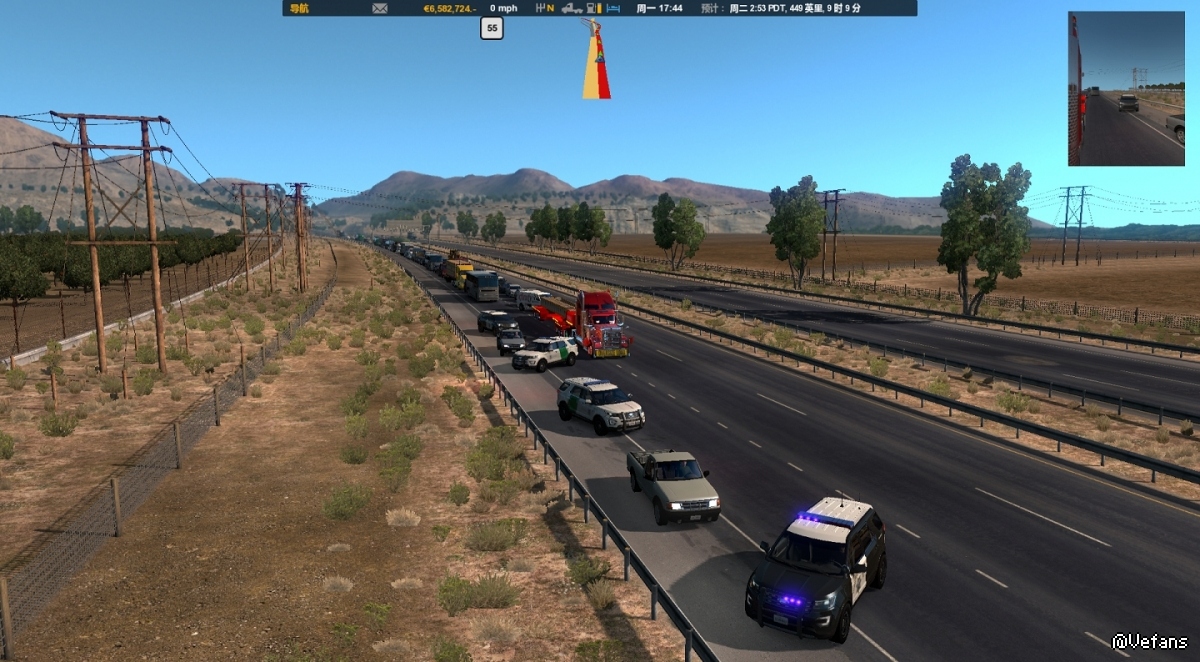Select the blue bed rest icon
This screenshot has height=662, width=1200.
click(613, 8)
